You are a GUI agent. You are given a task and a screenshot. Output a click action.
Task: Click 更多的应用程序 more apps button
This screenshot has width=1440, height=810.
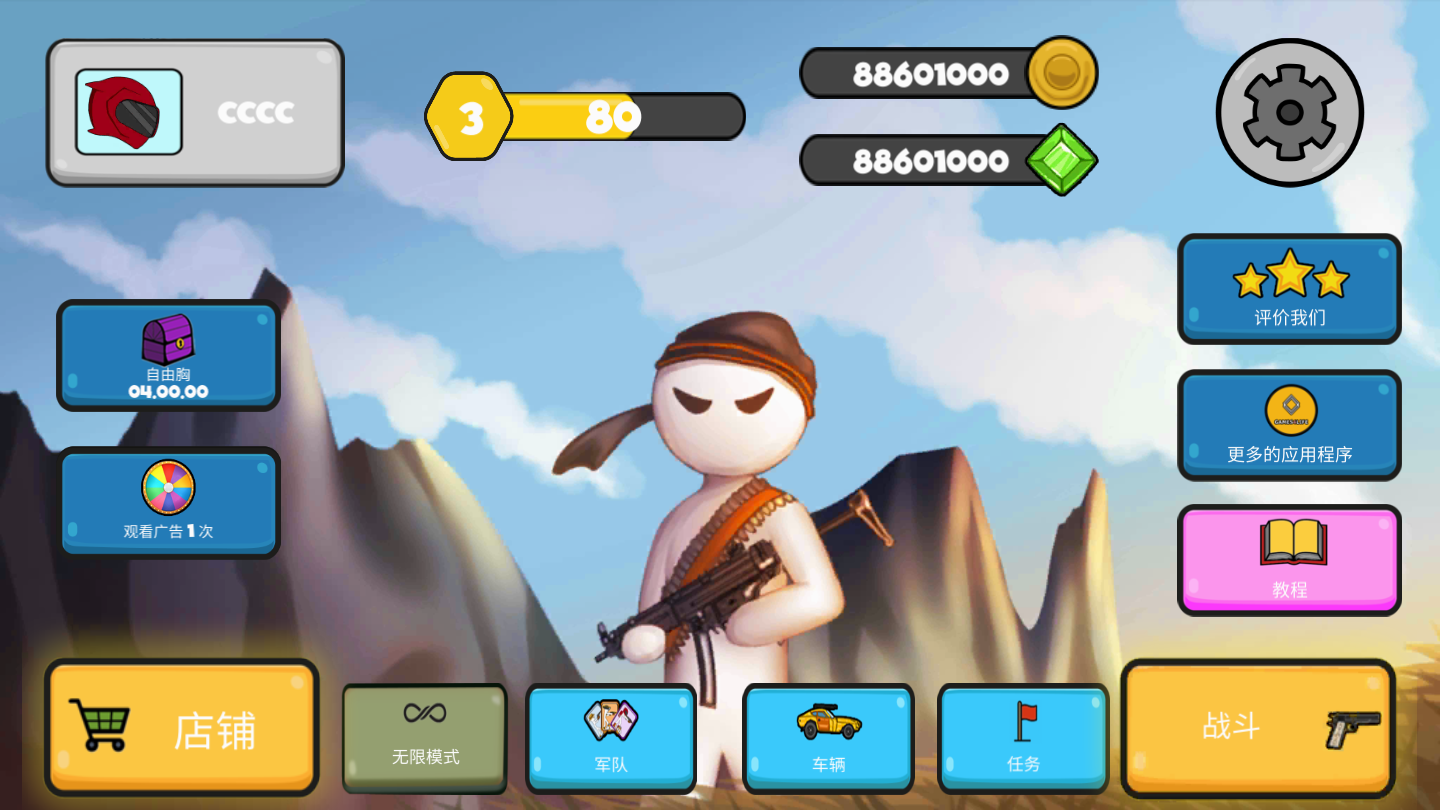[x=1289, y=425]
